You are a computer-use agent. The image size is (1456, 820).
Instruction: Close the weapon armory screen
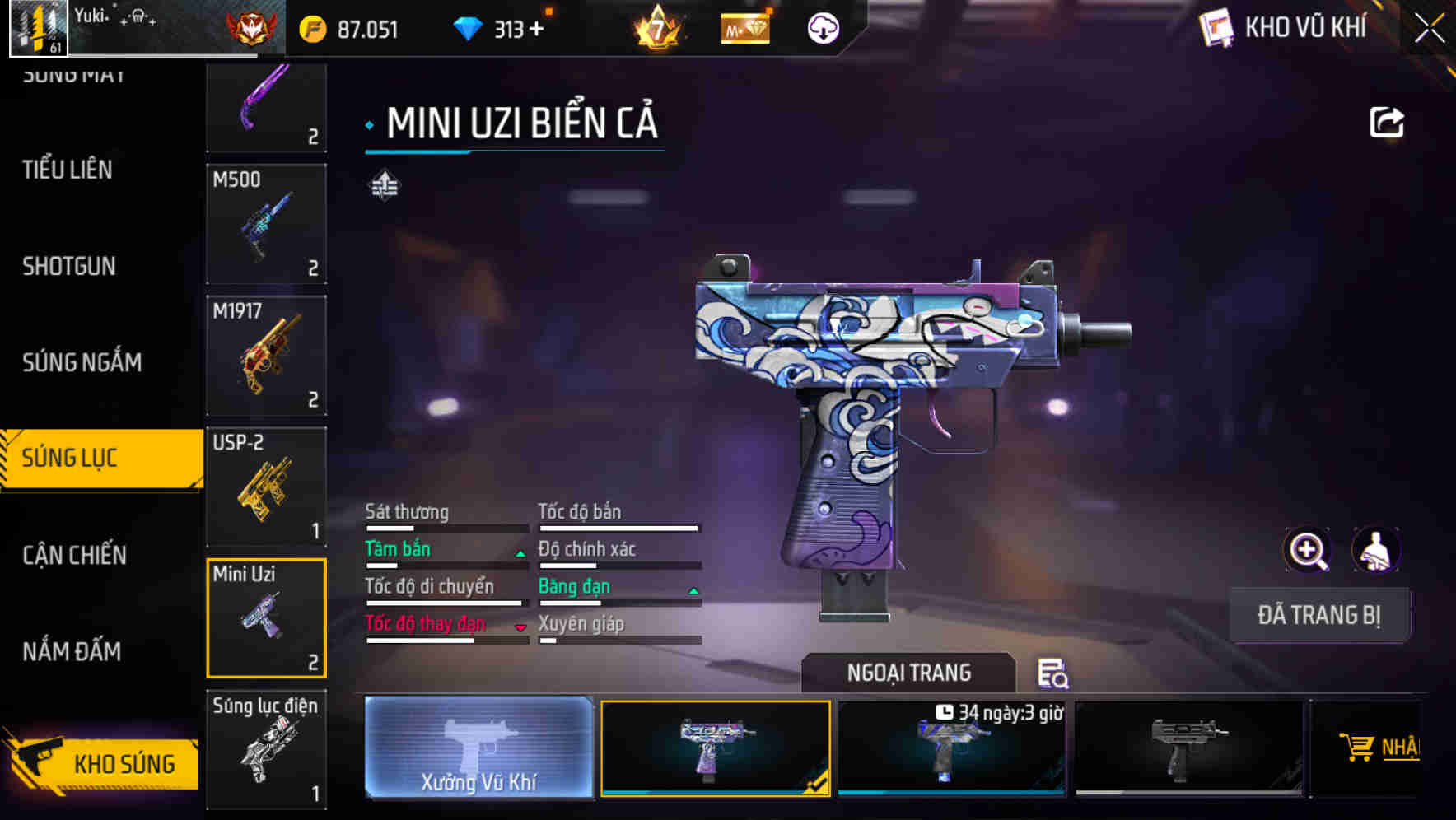tap(1429, 29)
